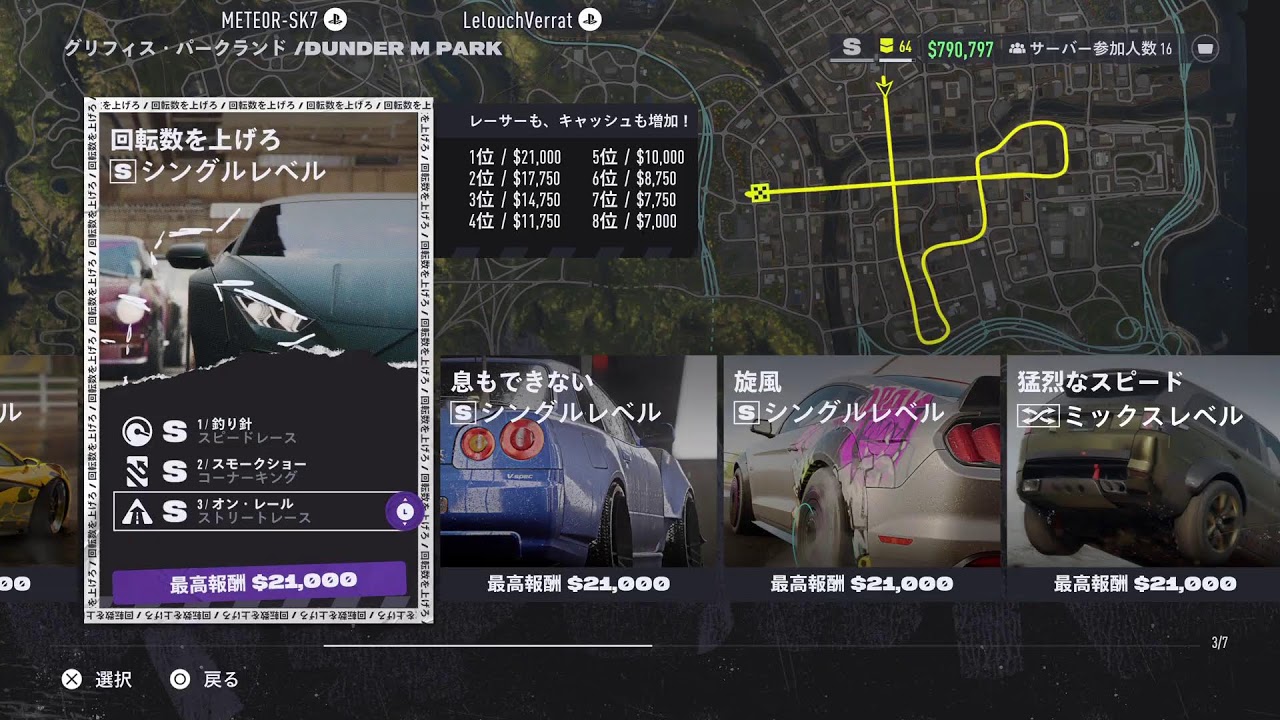
Task: Open the 旋風 single level playlist
Action: tap(861, 470)
